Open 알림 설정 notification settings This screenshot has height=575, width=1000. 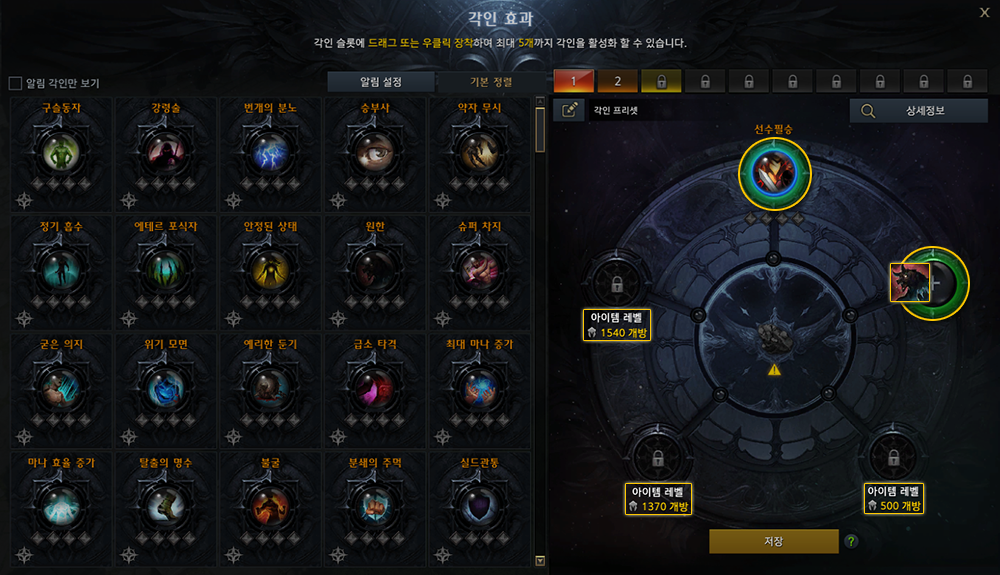click(381, 82)
